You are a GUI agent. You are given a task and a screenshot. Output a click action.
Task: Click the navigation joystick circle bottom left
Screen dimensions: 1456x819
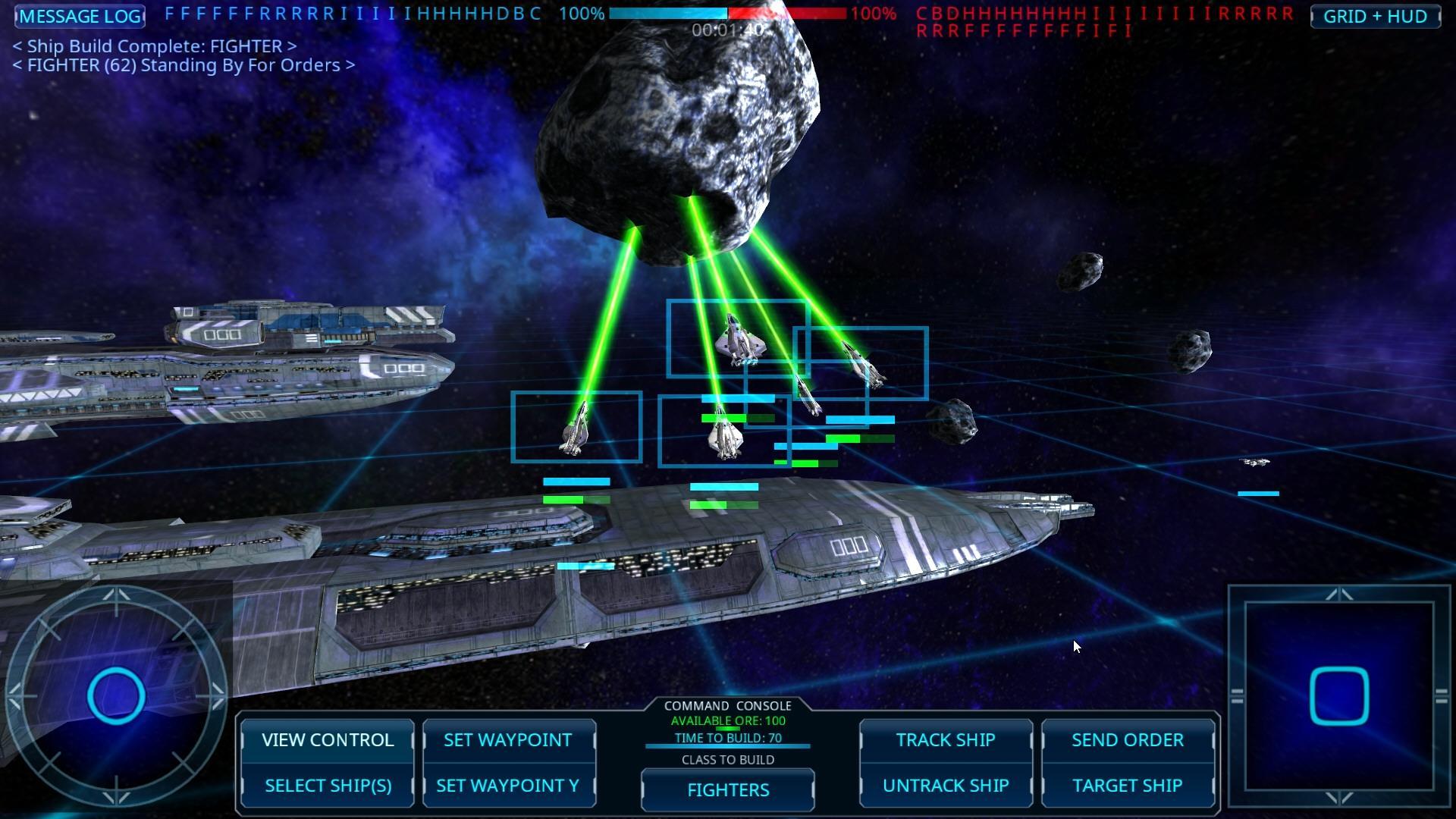coord(116,695)
